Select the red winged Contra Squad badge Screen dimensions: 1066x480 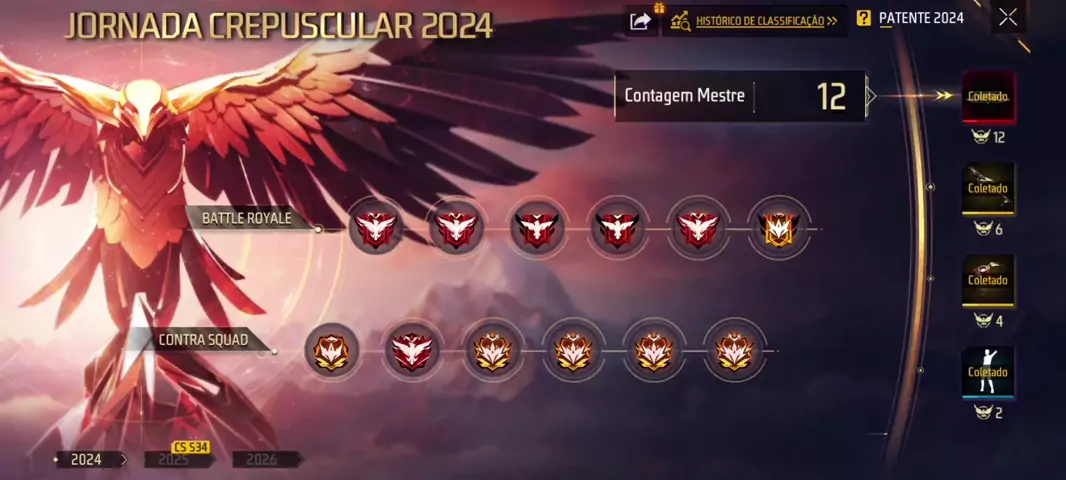pyautogui.click(x=412, y=351)
